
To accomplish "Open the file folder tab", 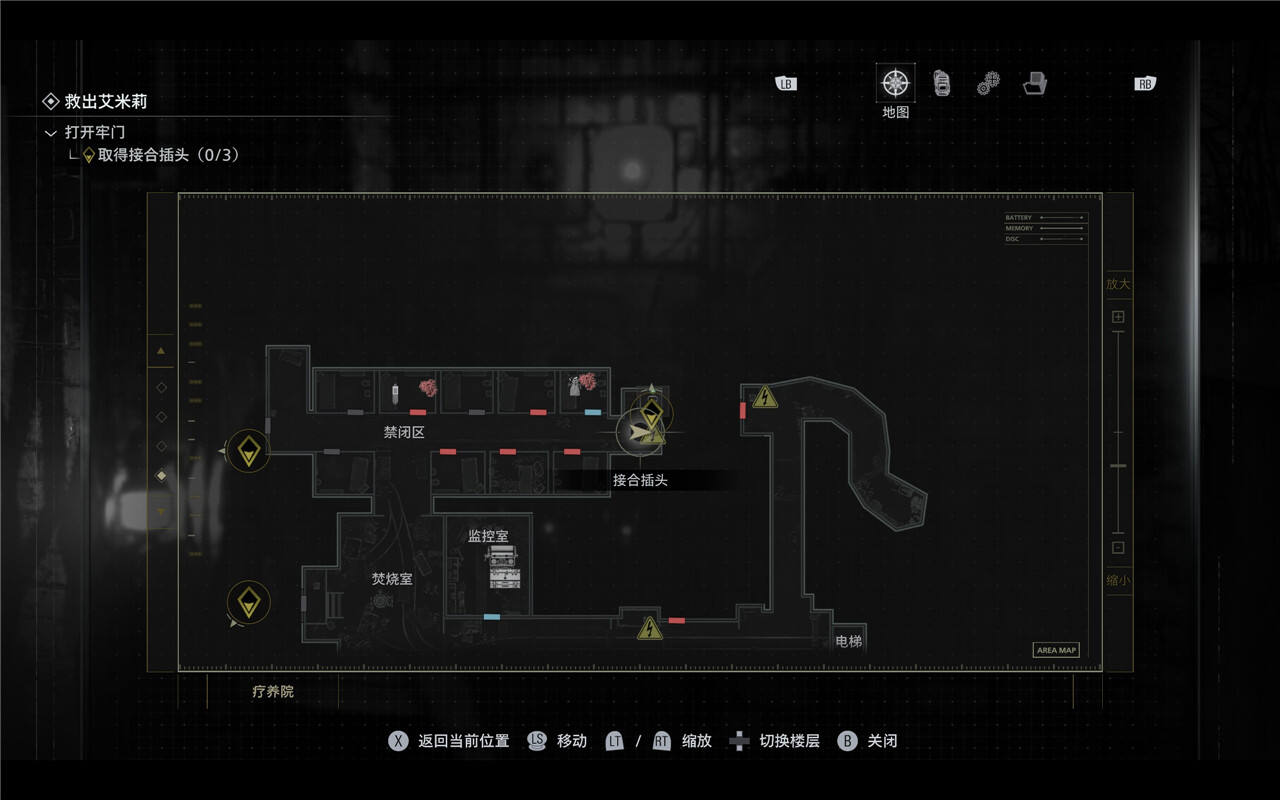I will coord(1034,84).
